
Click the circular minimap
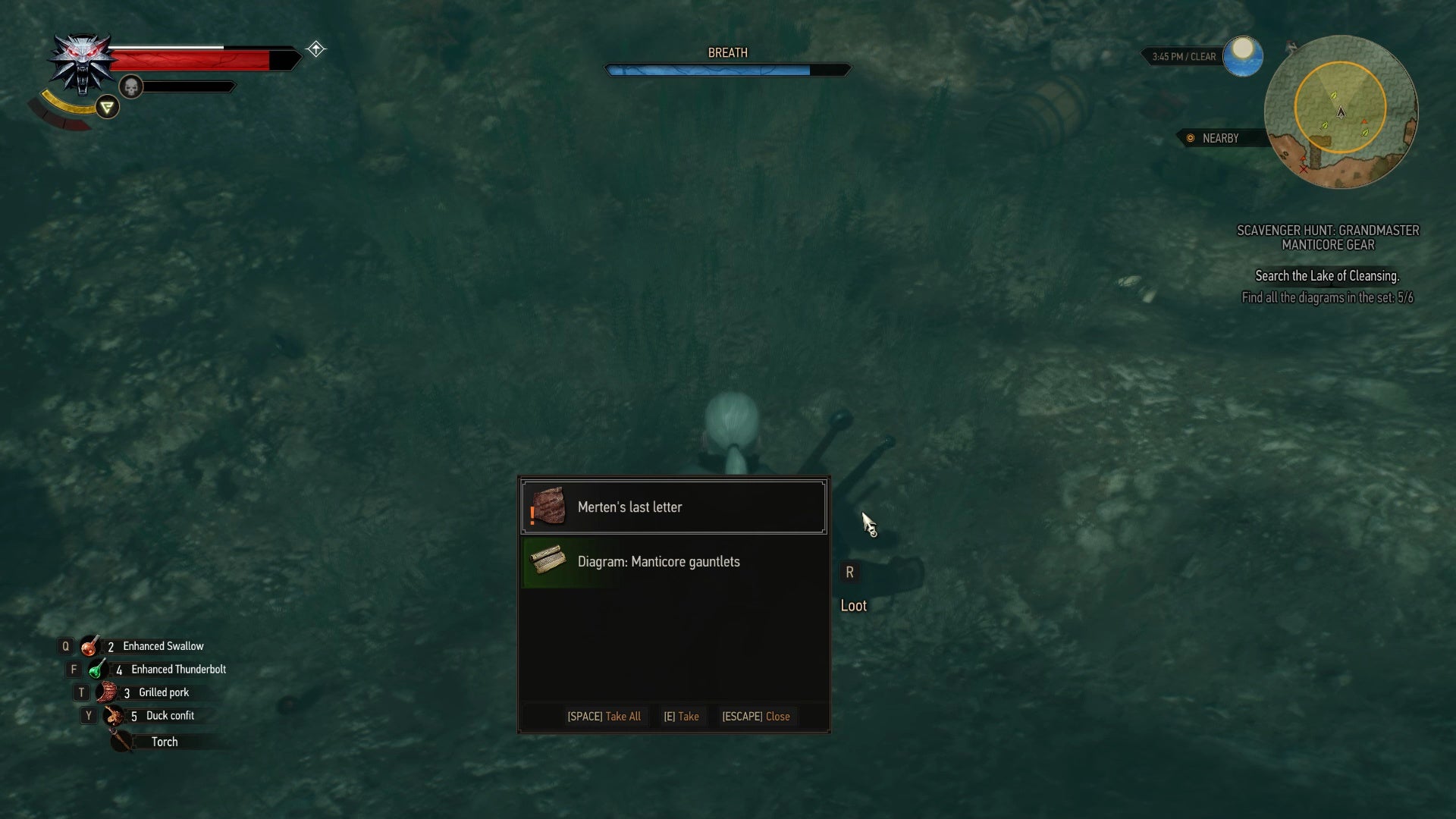point(1342,111)
